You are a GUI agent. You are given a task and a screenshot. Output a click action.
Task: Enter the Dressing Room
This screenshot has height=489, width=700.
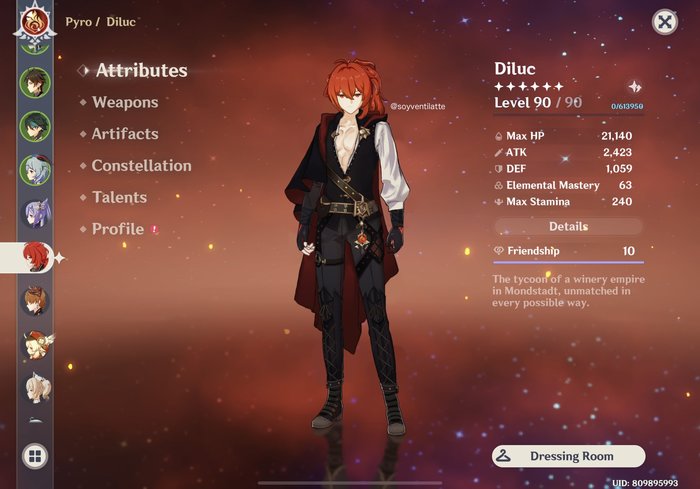click(568, 457)
